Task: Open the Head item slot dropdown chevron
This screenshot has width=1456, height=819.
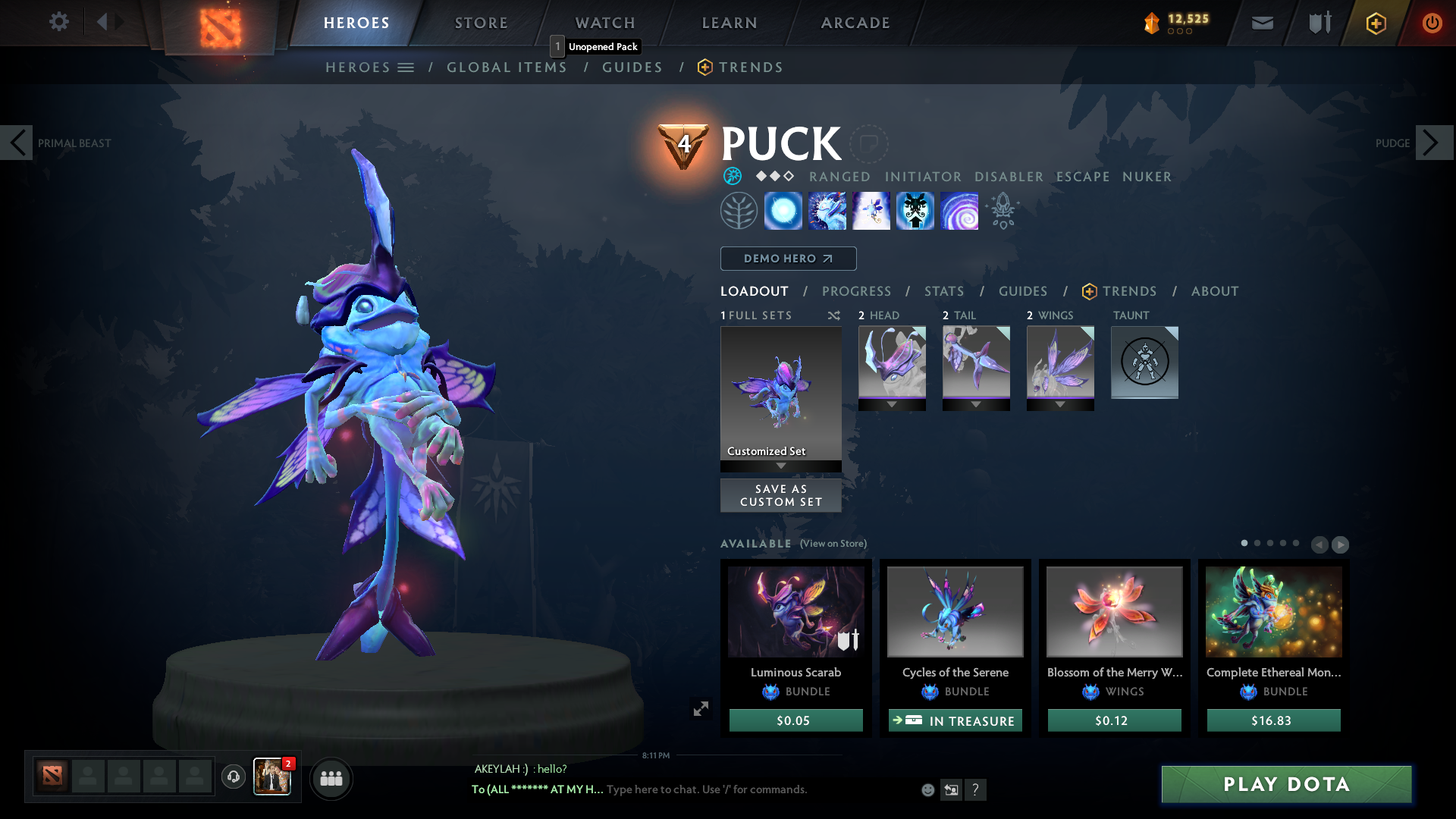Action: [892, 405]
